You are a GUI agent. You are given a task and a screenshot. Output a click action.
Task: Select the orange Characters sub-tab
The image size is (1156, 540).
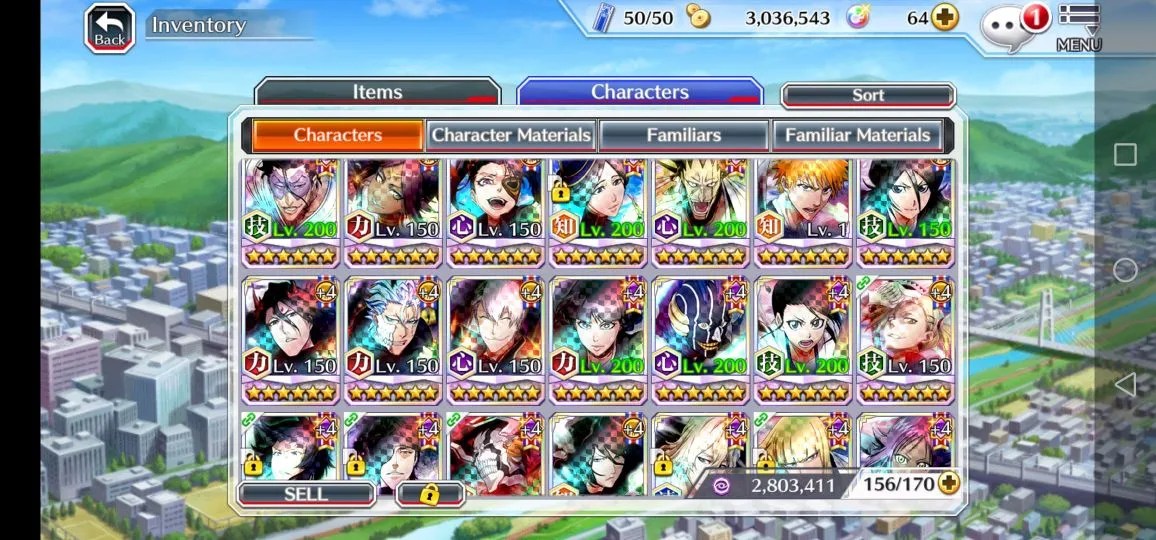tap(337, 135)
